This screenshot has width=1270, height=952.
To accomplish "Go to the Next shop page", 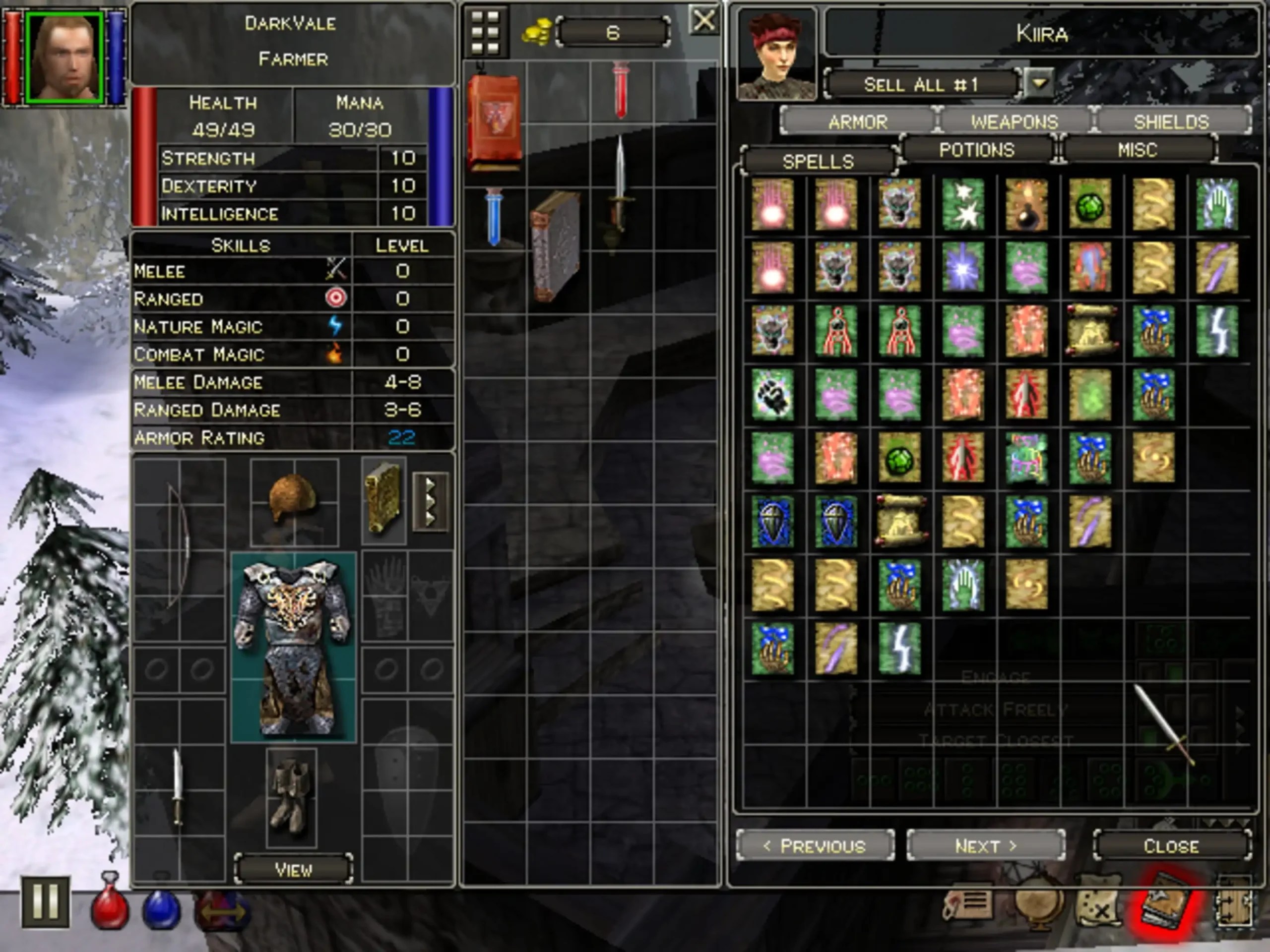I will [986, 846].
